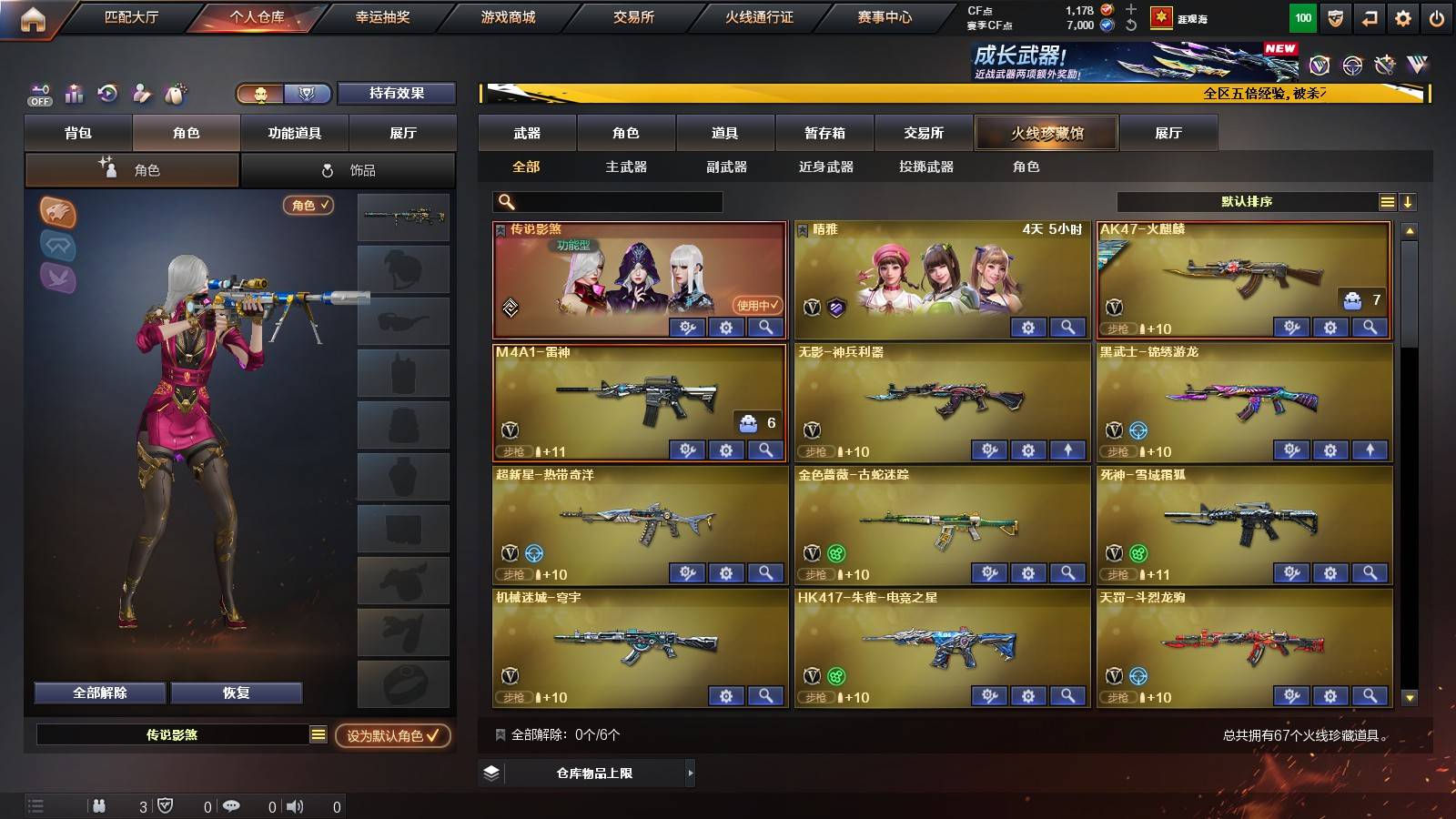
Task: Click the pet egg icon in the top toolbar
Action: (x=174, y=94)
